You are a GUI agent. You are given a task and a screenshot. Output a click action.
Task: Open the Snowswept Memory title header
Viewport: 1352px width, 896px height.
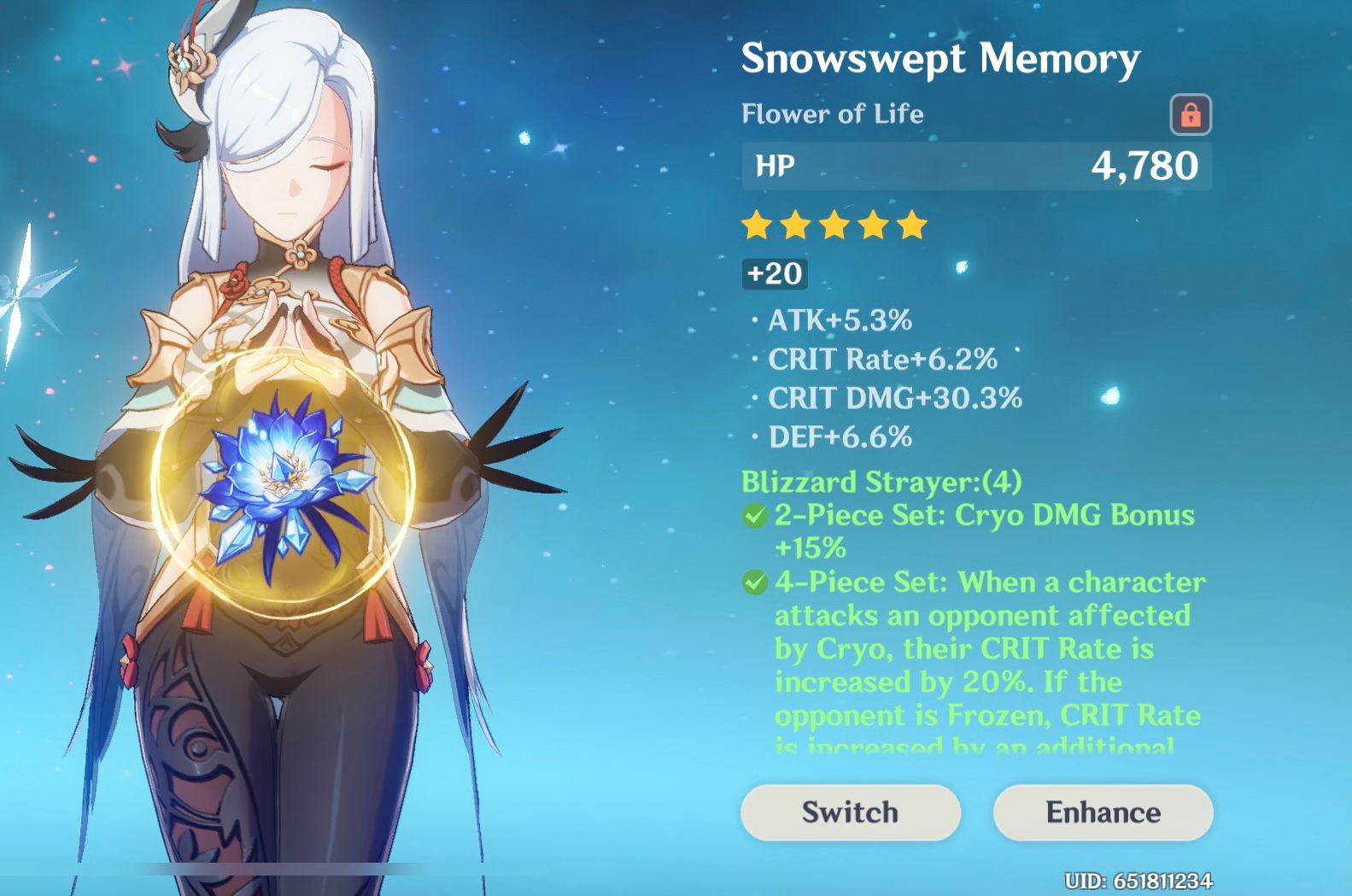click(x=939, y=58)
